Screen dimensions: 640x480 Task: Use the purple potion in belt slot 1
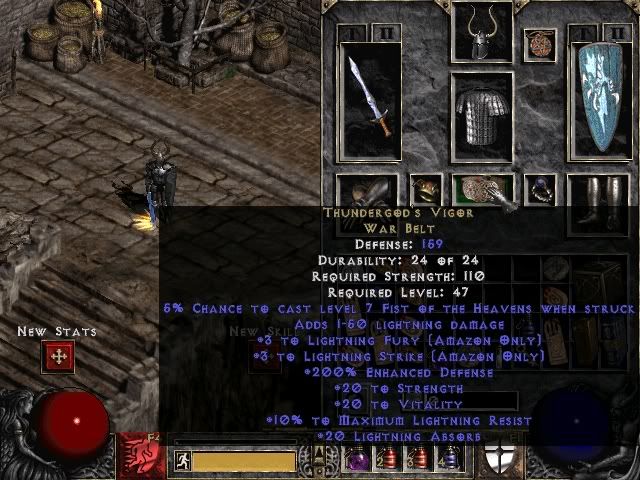(356, 459)
